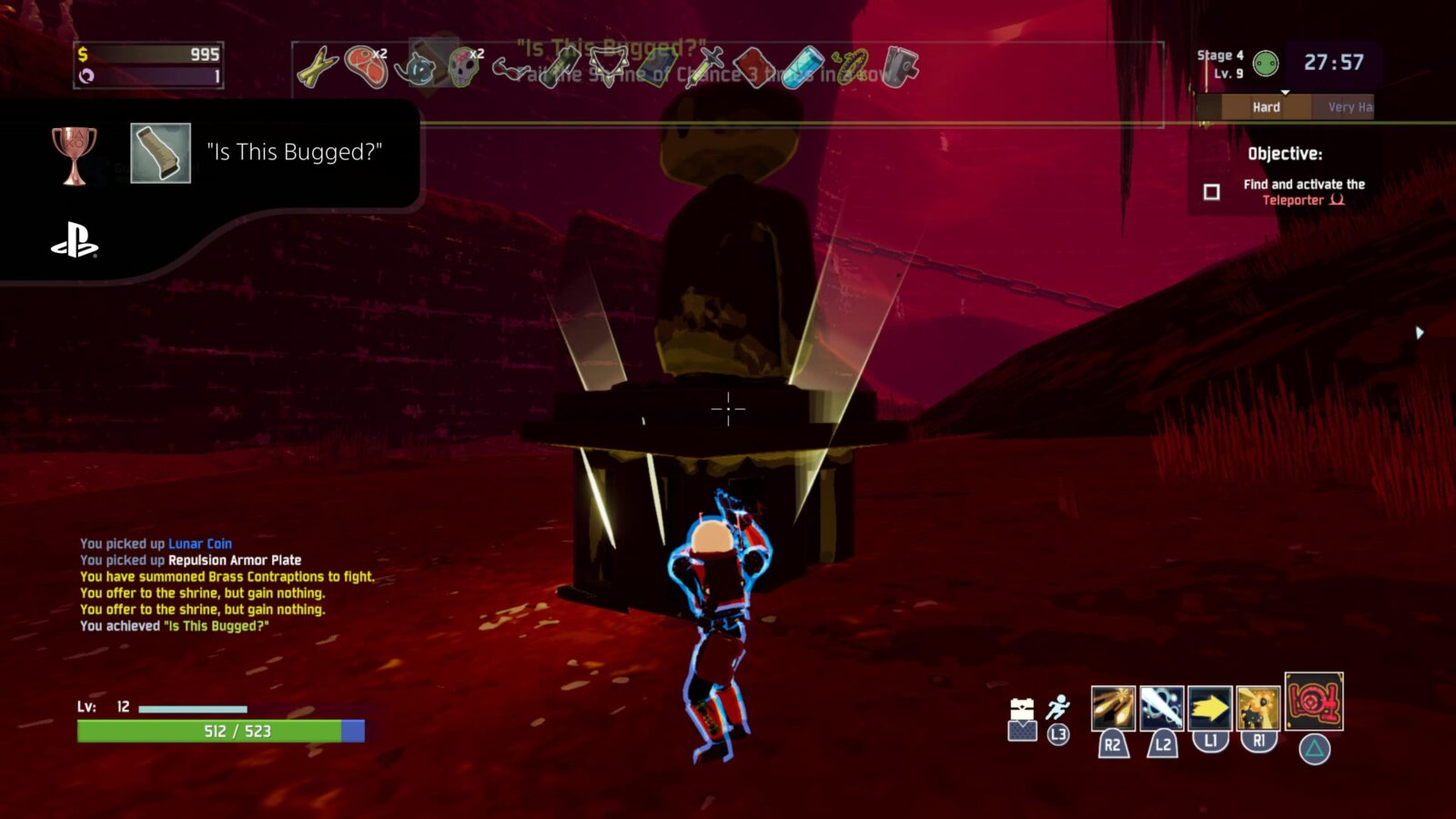Select the Bison Steak item icon
This screenshot has height=819, width=1456.
pos(367,66)
